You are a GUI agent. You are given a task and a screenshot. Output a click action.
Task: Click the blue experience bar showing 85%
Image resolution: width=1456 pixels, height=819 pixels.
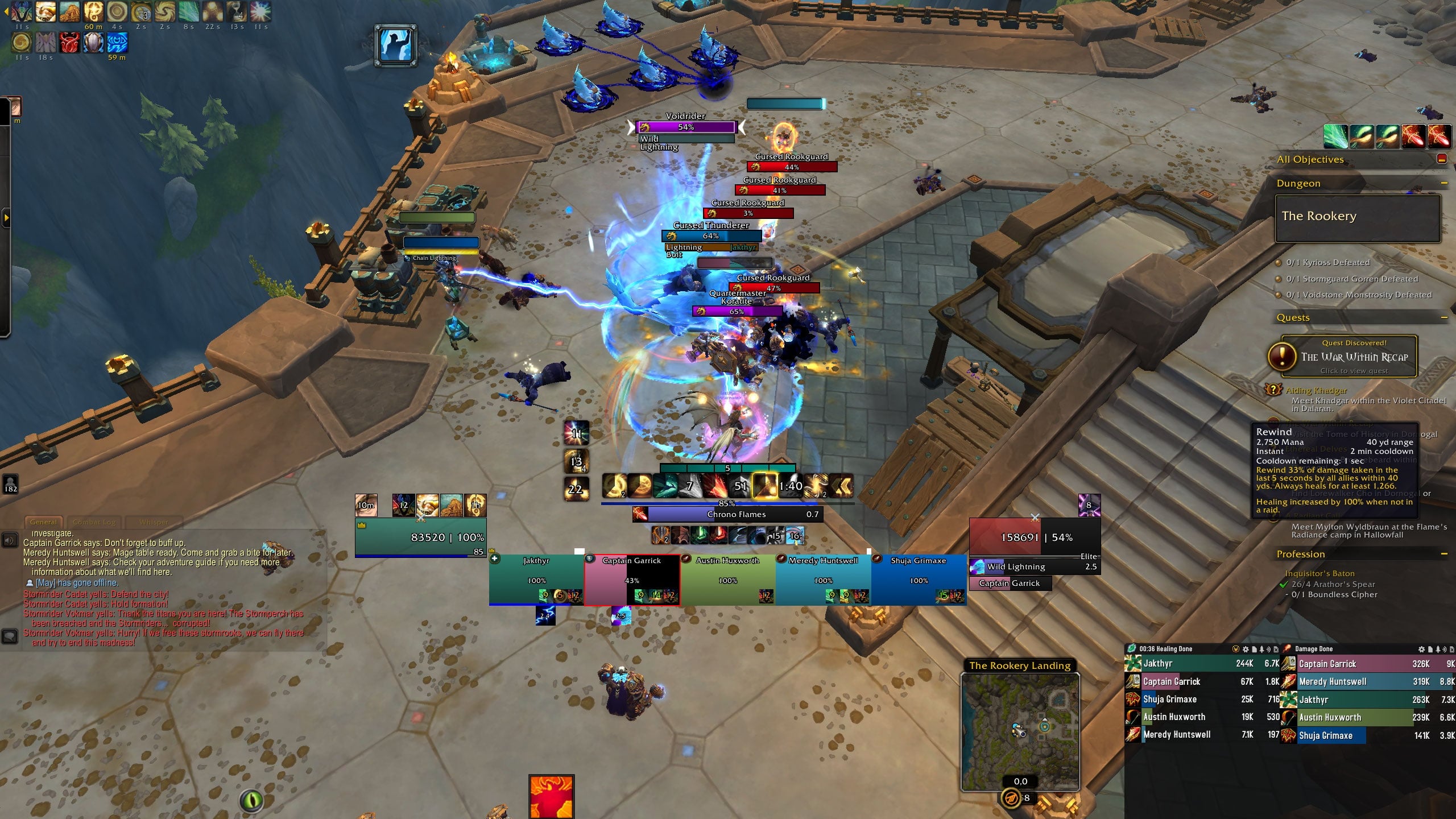tap(728, 503)
